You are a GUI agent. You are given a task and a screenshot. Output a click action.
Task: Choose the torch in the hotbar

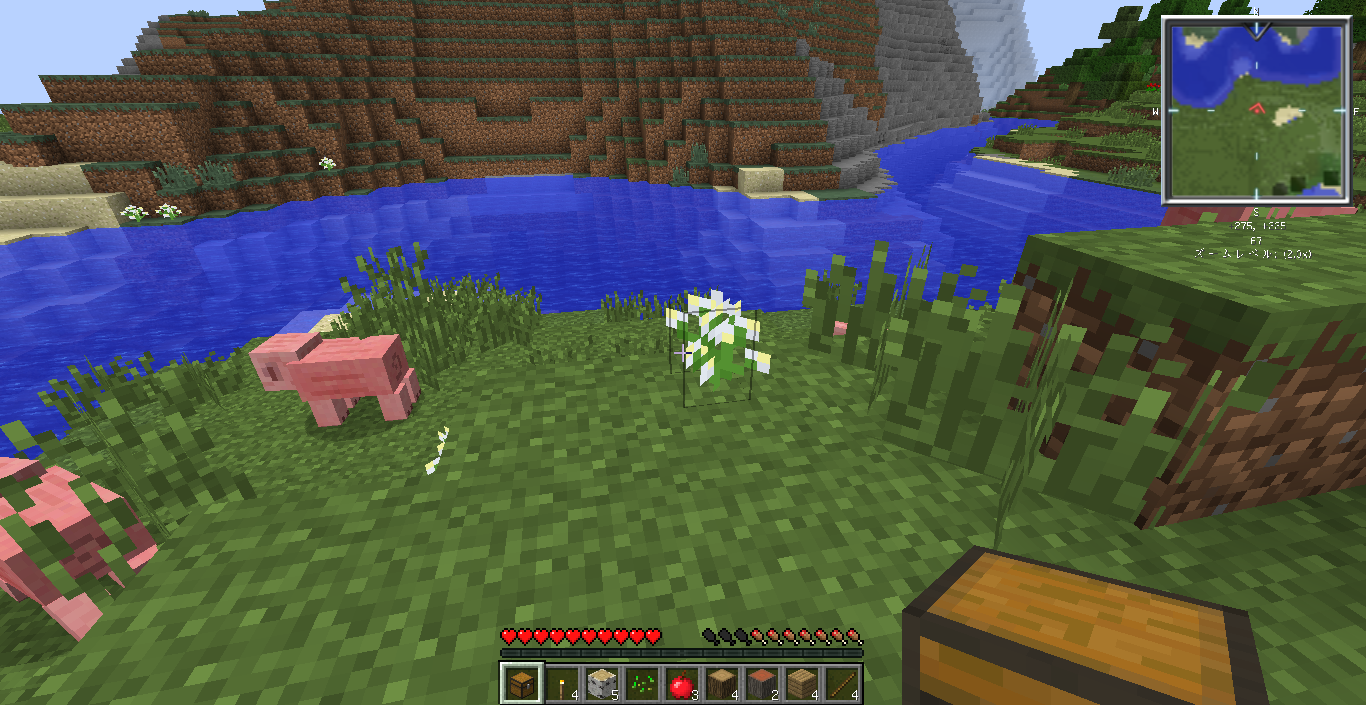pyautogui.click(x=561, y=684)
